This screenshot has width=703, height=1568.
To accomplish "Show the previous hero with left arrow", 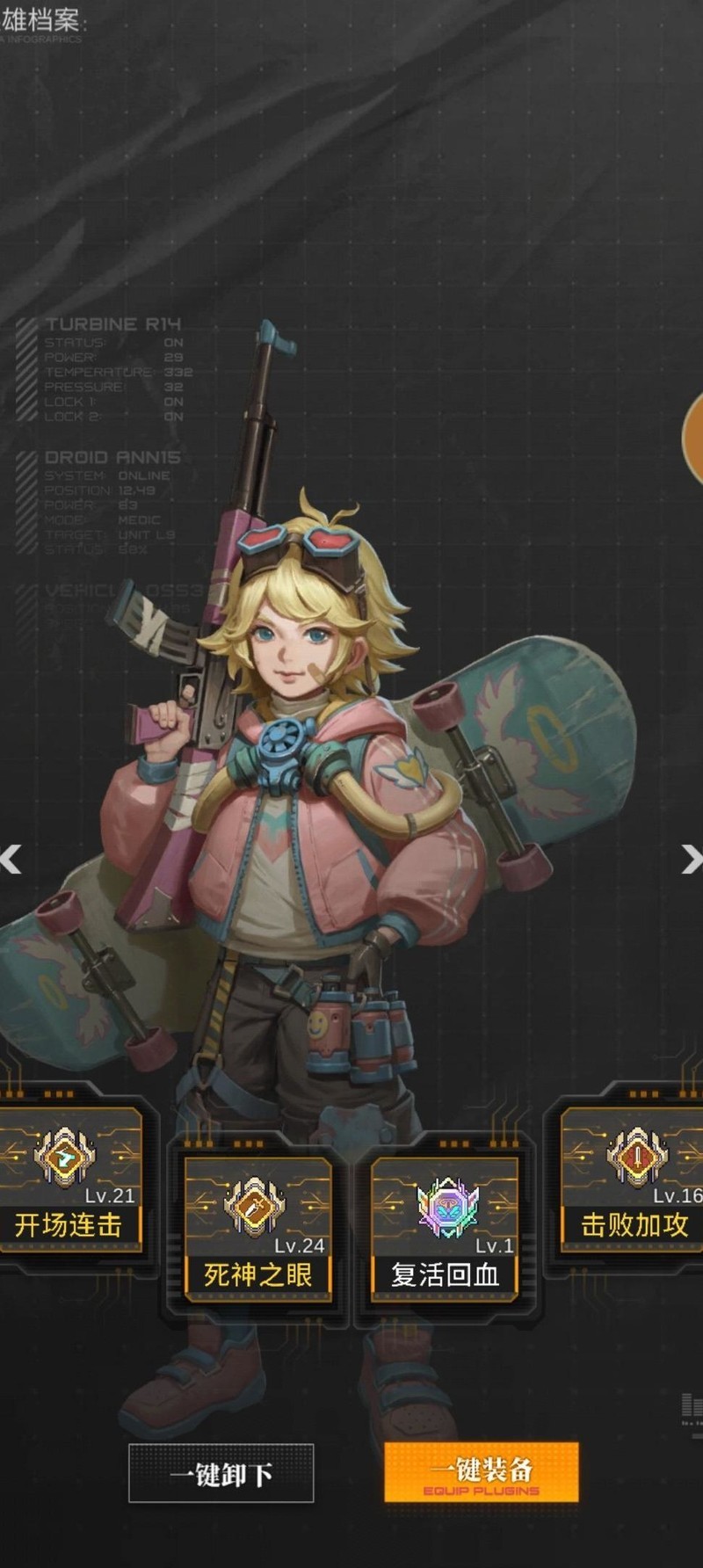I will (11, 859).
